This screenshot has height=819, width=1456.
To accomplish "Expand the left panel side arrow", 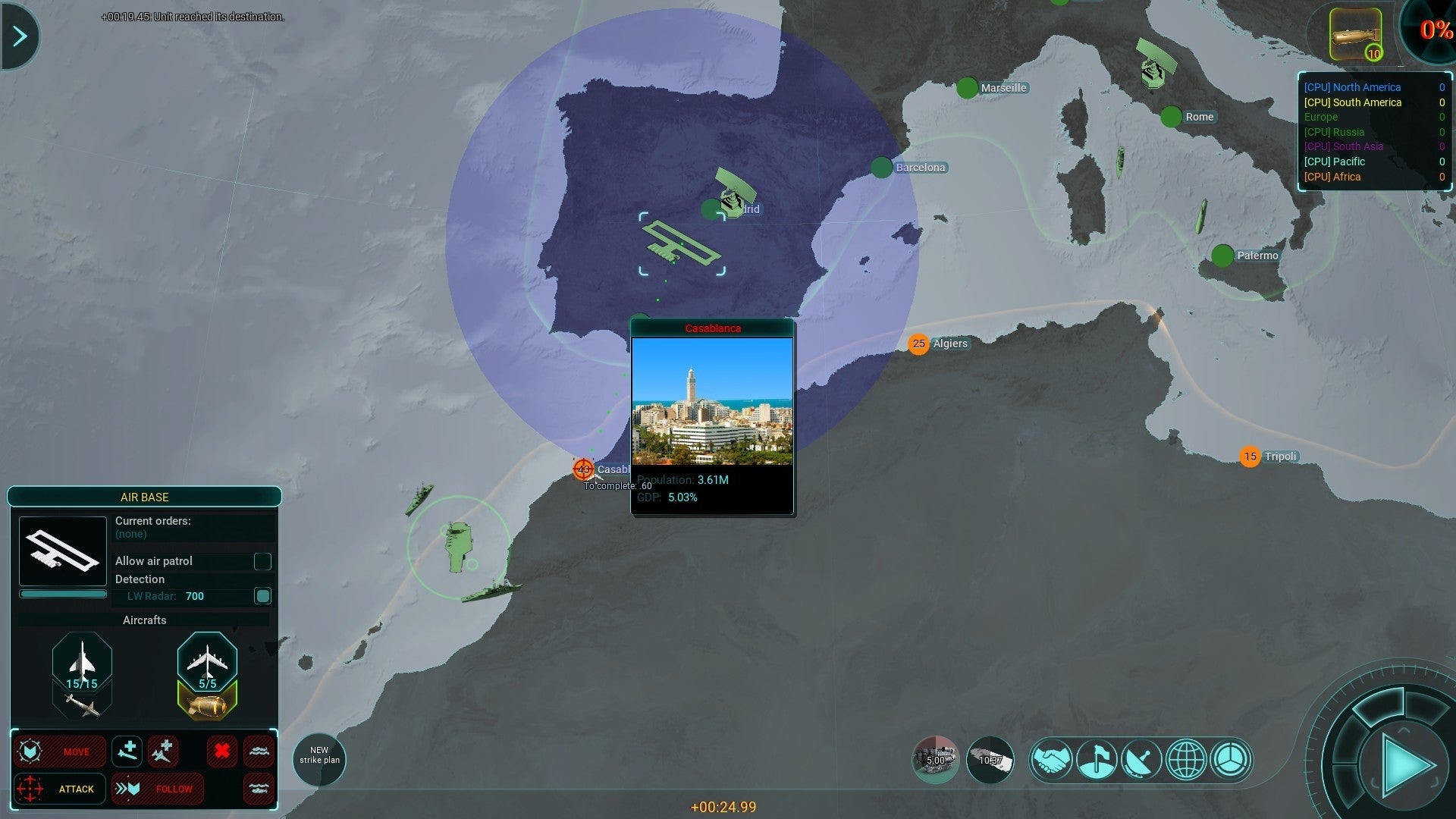I will pyautogui.click(x=19, y=36).
